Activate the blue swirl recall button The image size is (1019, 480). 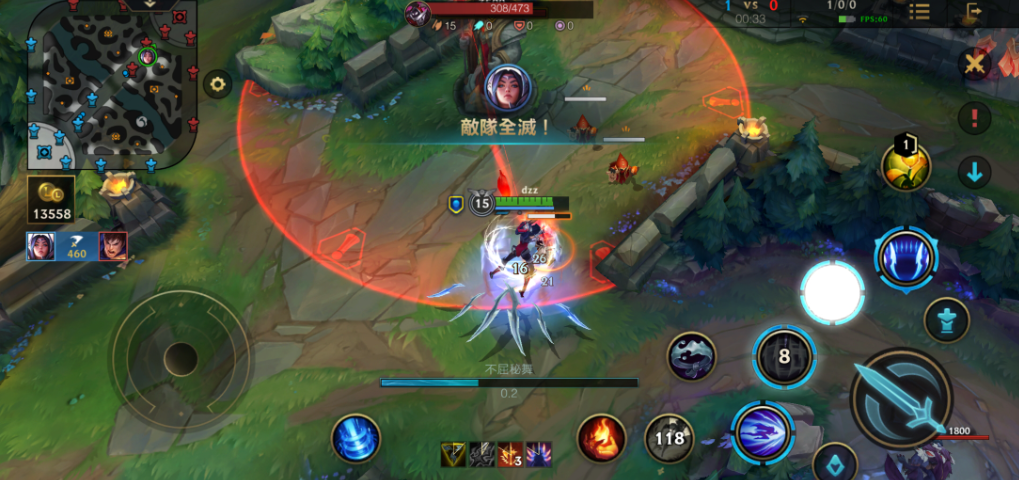click(x=356, y=438)
